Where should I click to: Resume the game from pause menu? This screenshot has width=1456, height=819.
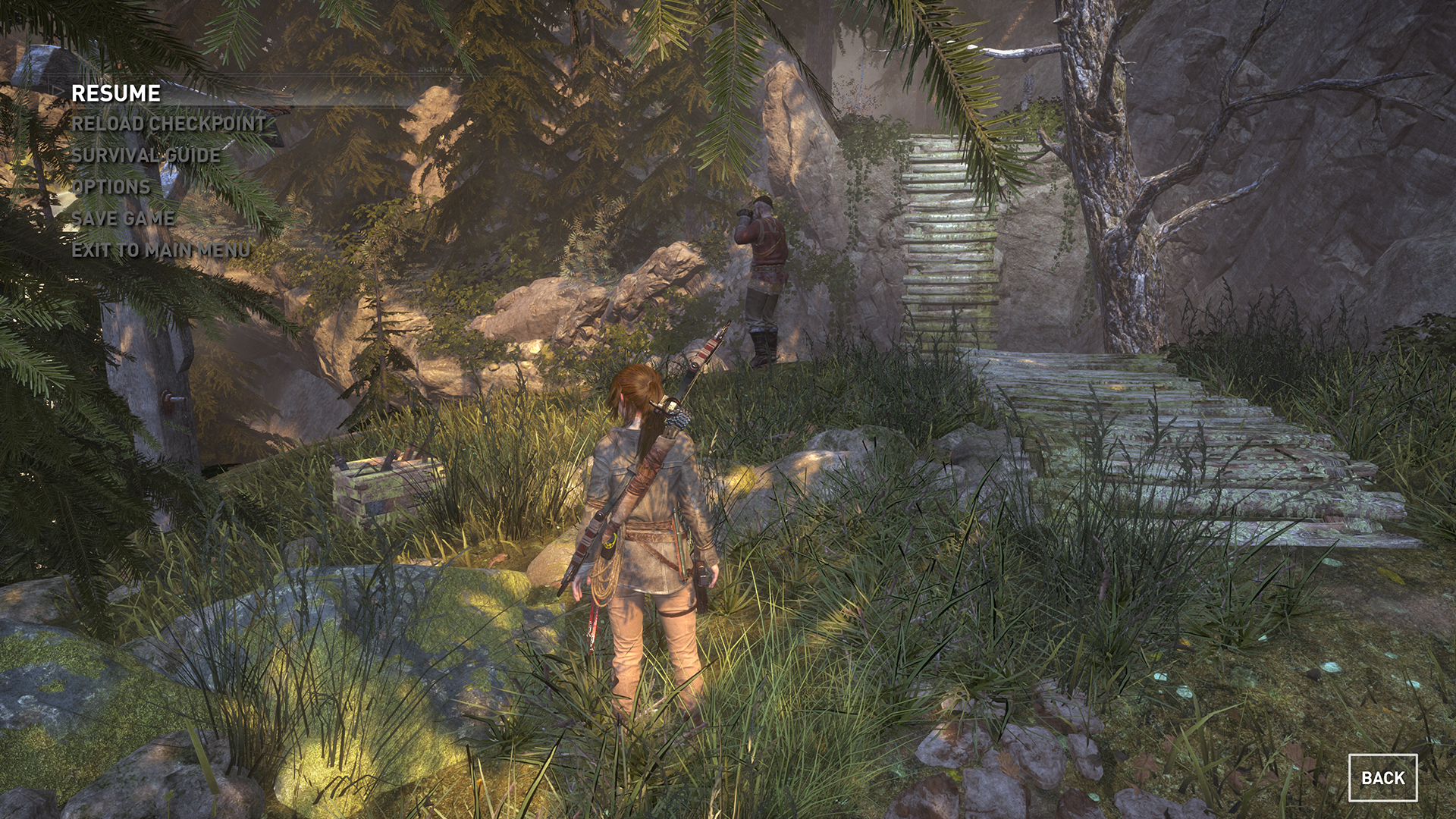(x=116, y=93)
